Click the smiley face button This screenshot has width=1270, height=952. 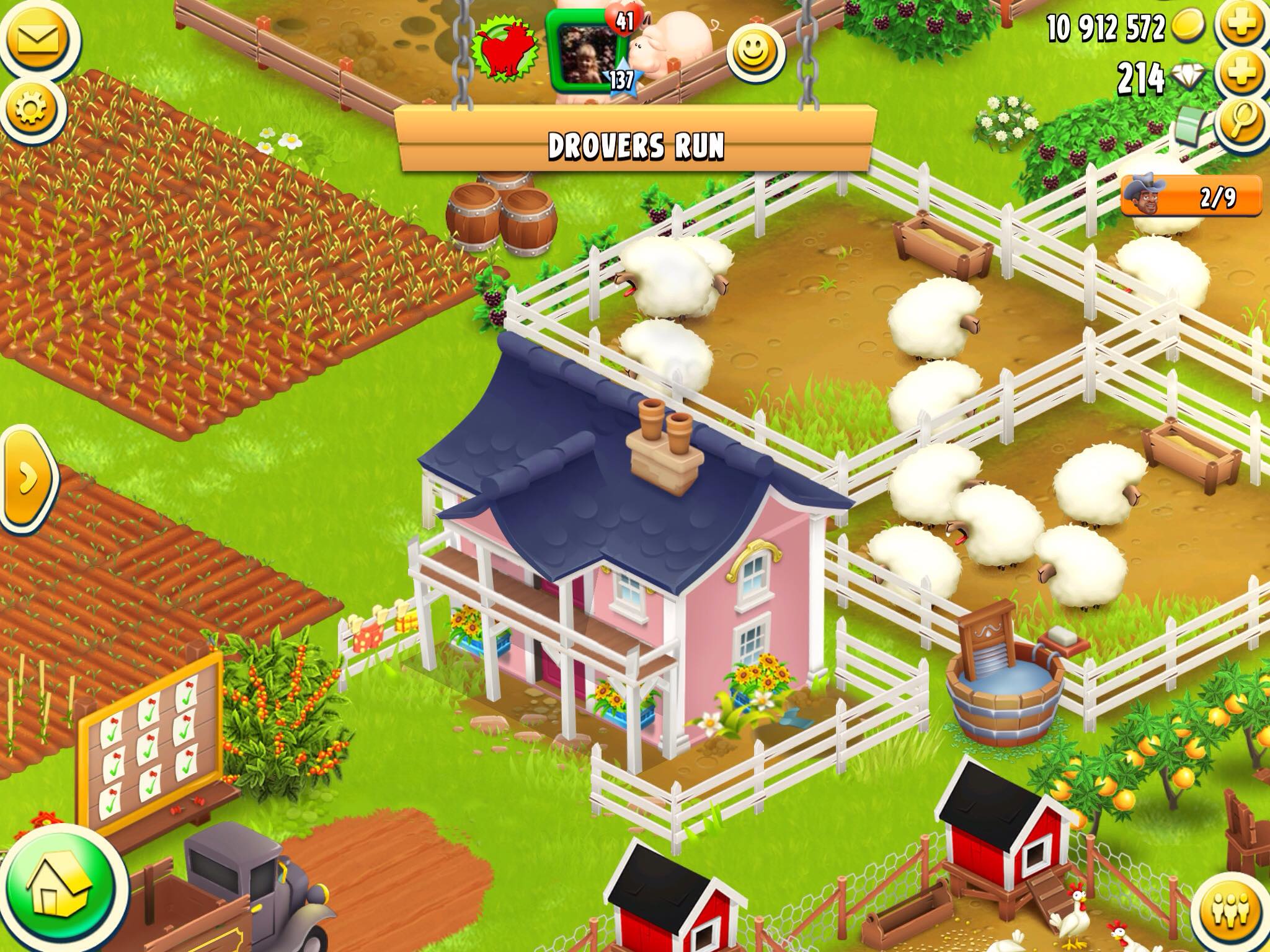(x=755, y=53)
